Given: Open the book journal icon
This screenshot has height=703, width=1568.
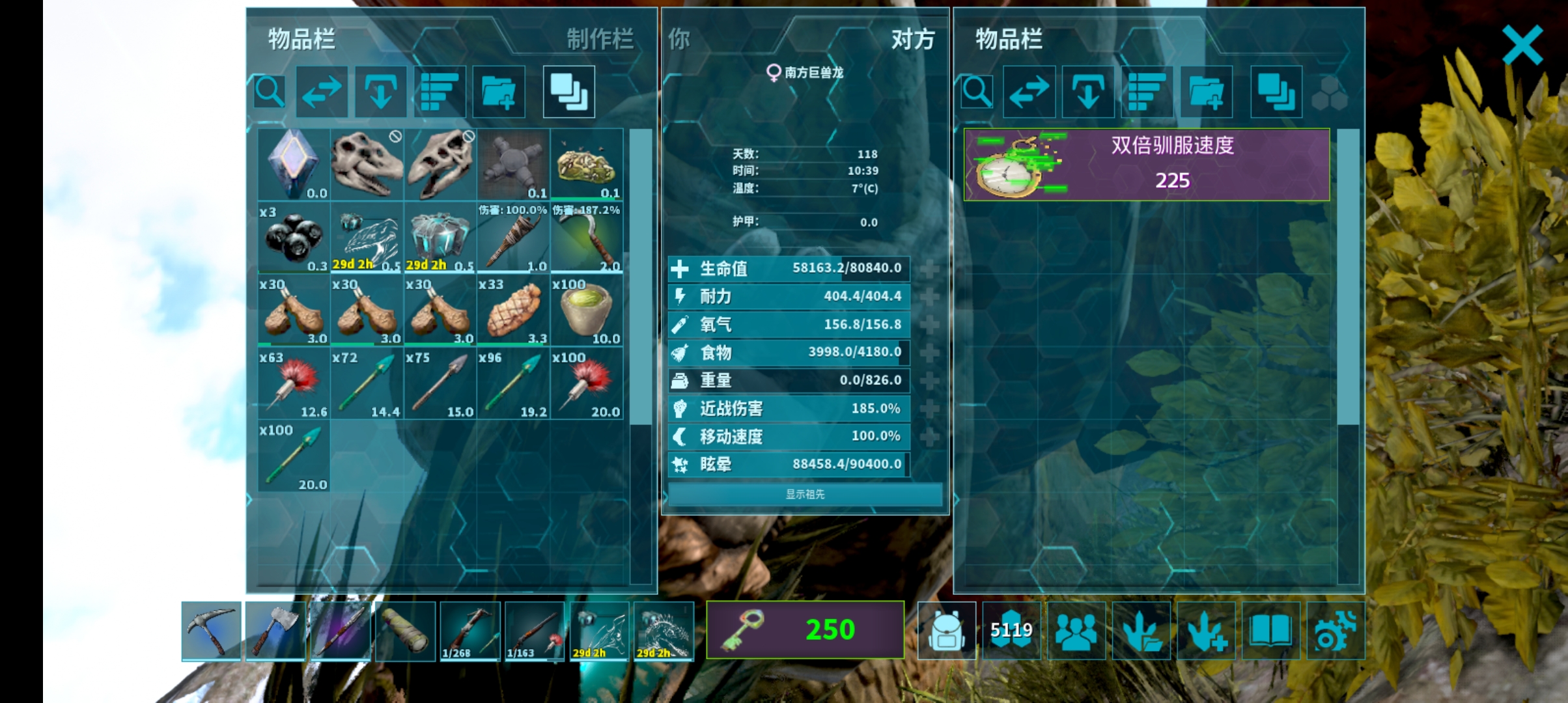Looking at the screenshot, I should pos(1270,630).
